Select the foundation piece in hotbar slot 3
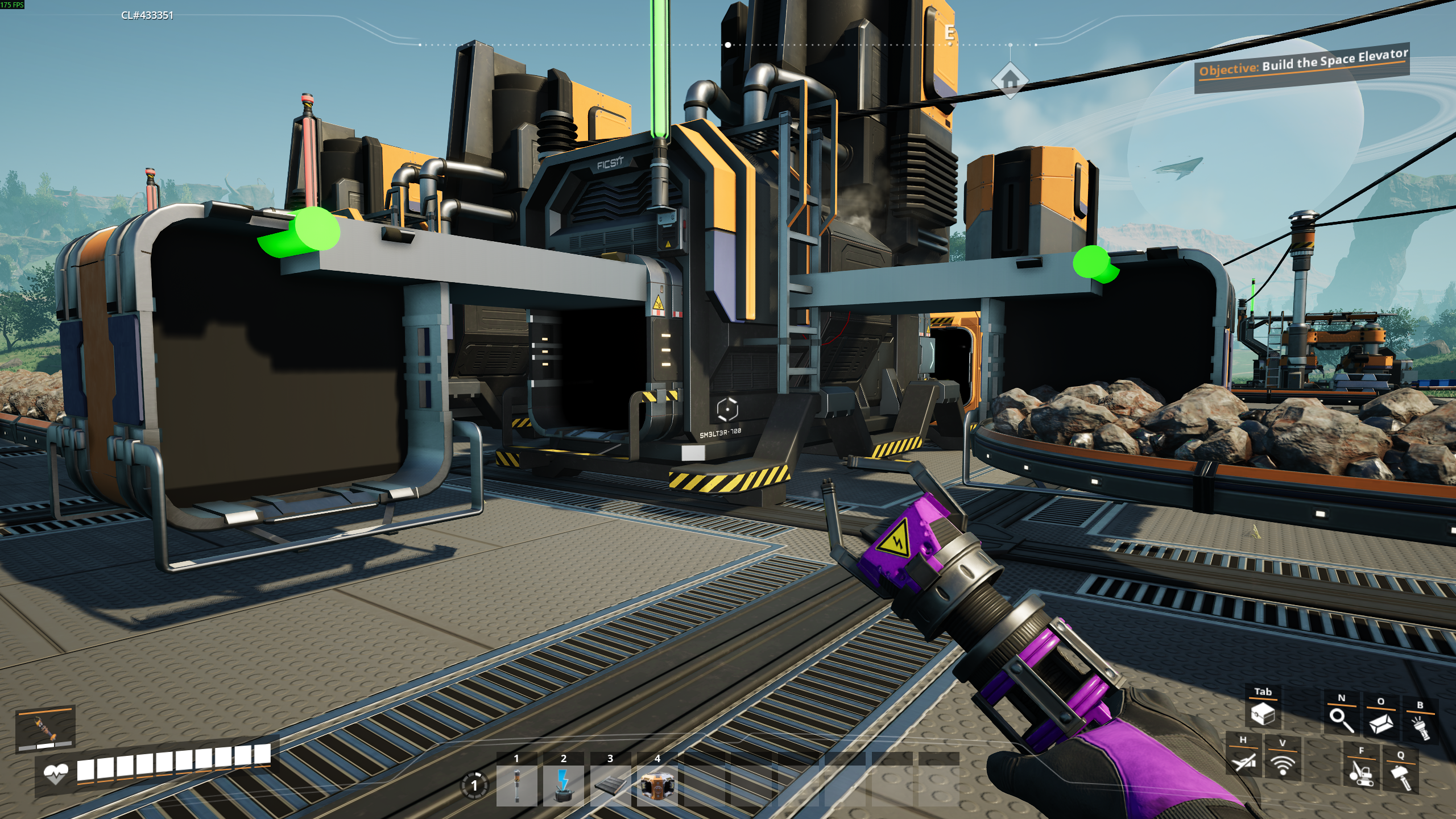This screenshot has width=1456, height=819. tap(610, 786)
